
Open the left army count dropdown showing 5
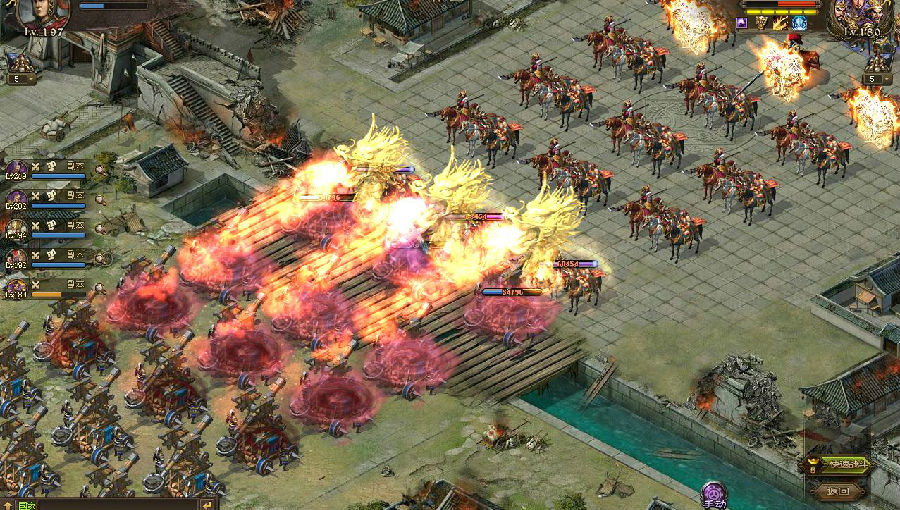pyautogui.click(x=22, y=78)
